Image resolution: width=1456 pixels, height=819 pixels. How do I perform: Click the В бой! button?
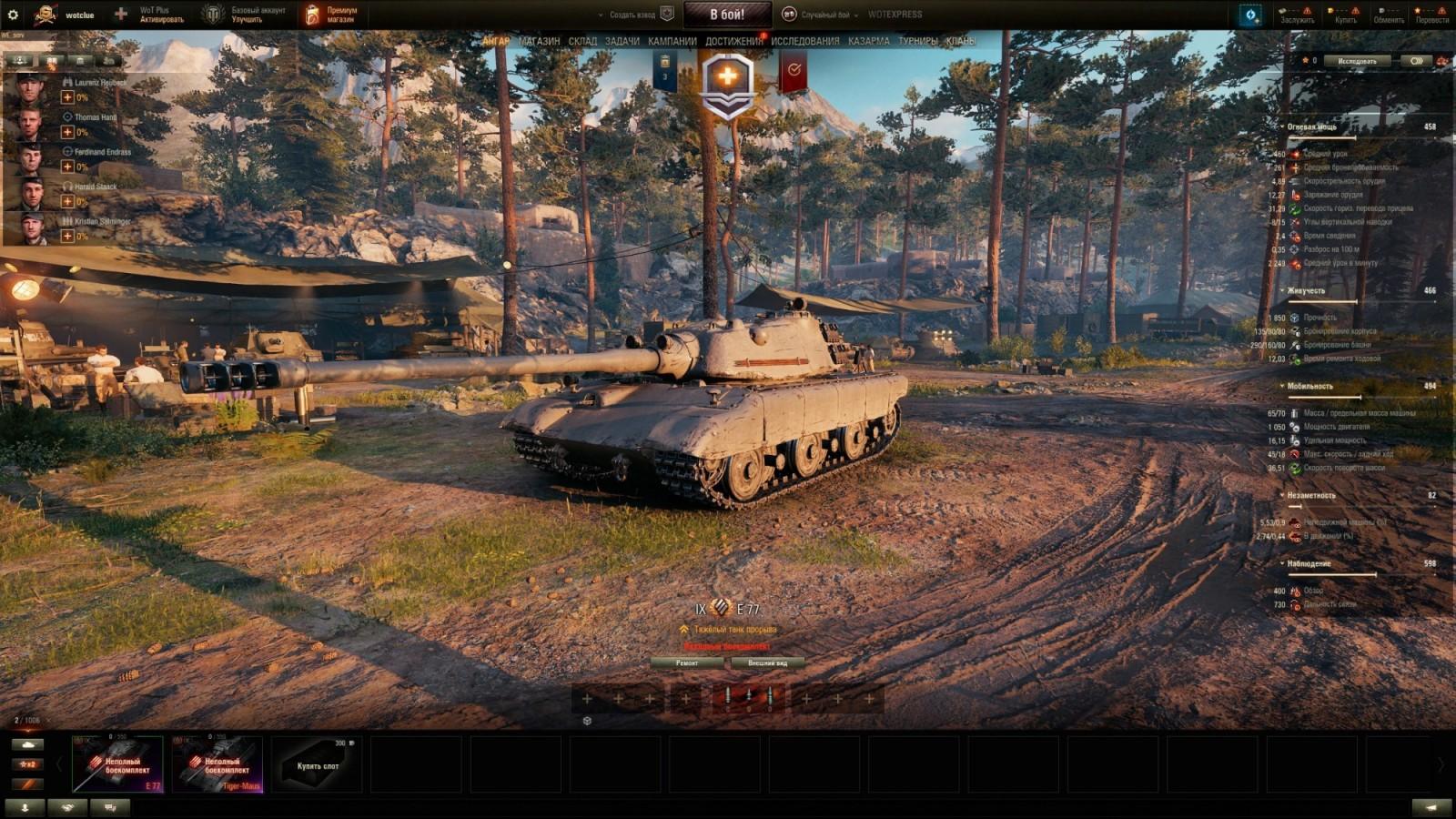click(729, 14)
